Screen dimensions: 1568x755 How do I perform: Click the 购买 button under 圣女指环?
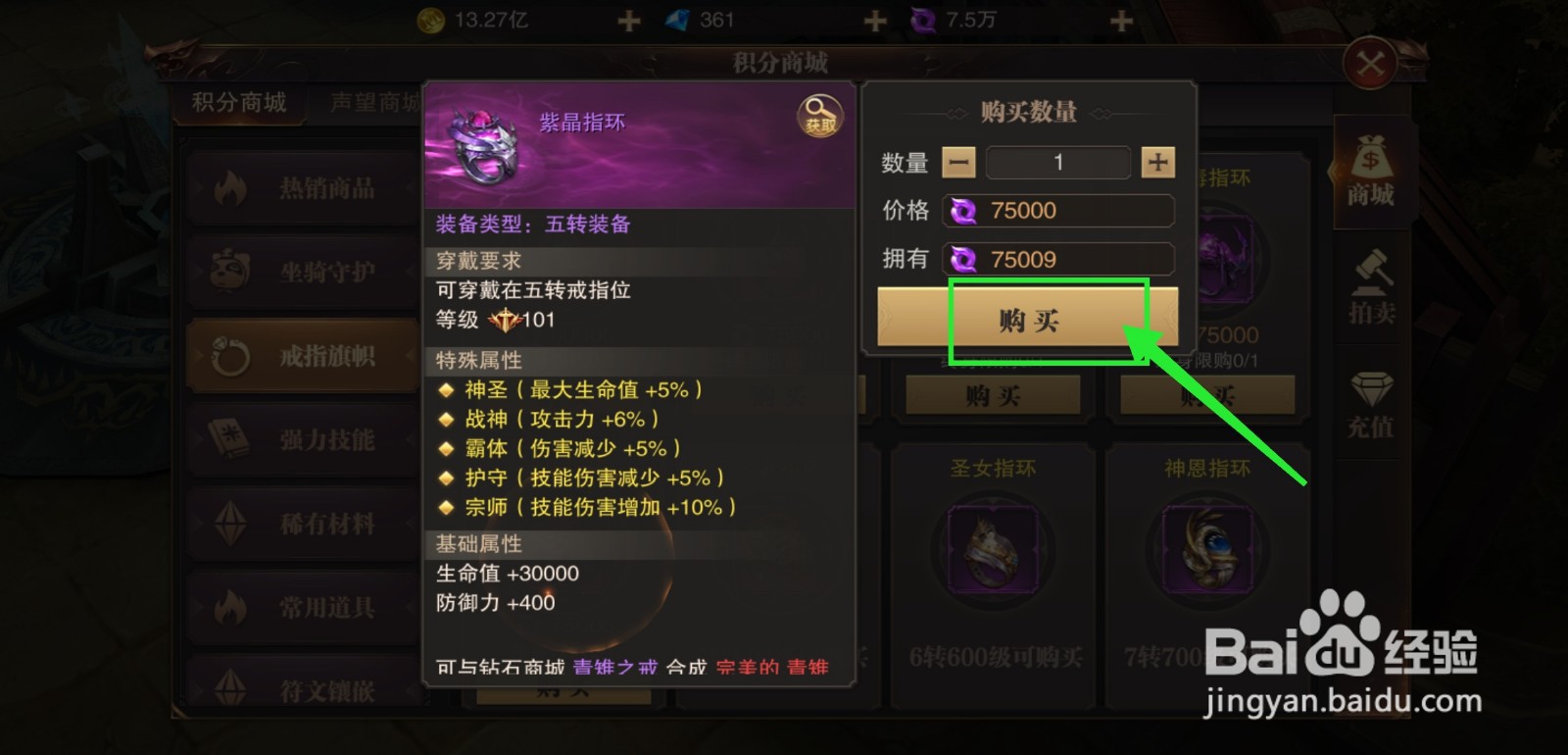992,394
